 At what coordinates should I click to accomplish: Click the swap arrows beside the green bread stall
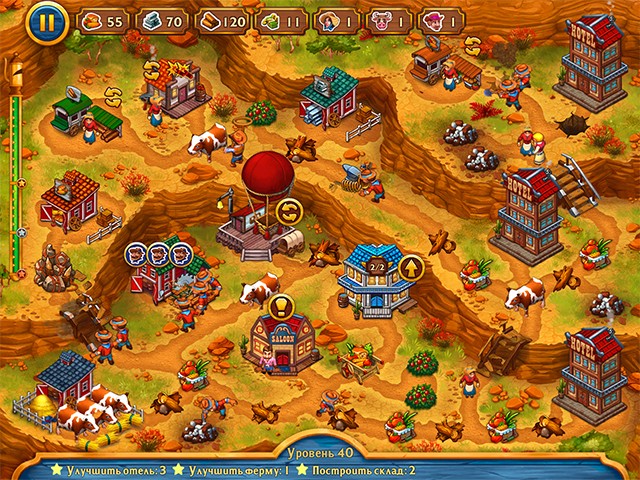tap(113, 93)
